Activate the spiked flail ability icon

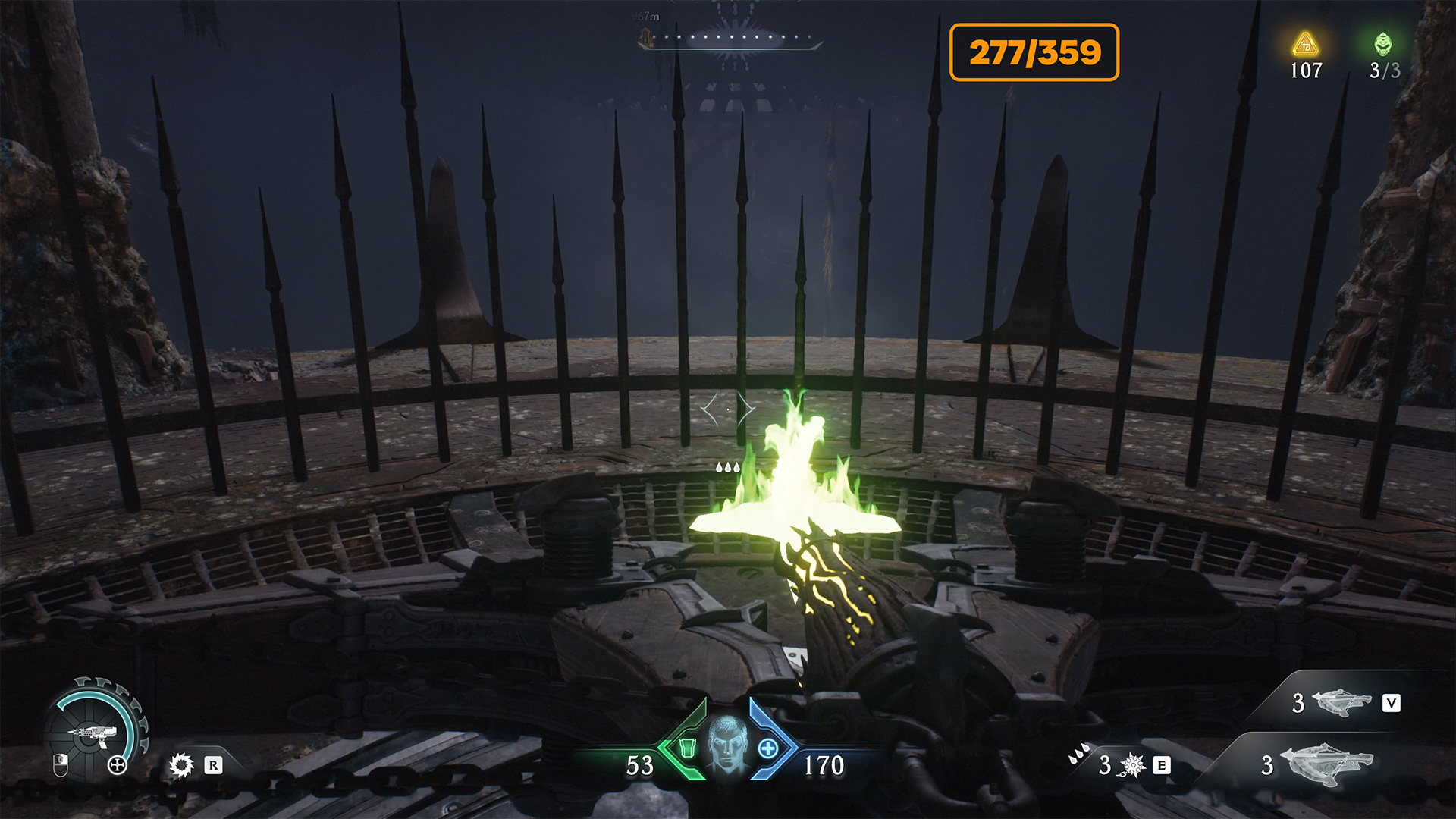click(x=1132, y=765)
